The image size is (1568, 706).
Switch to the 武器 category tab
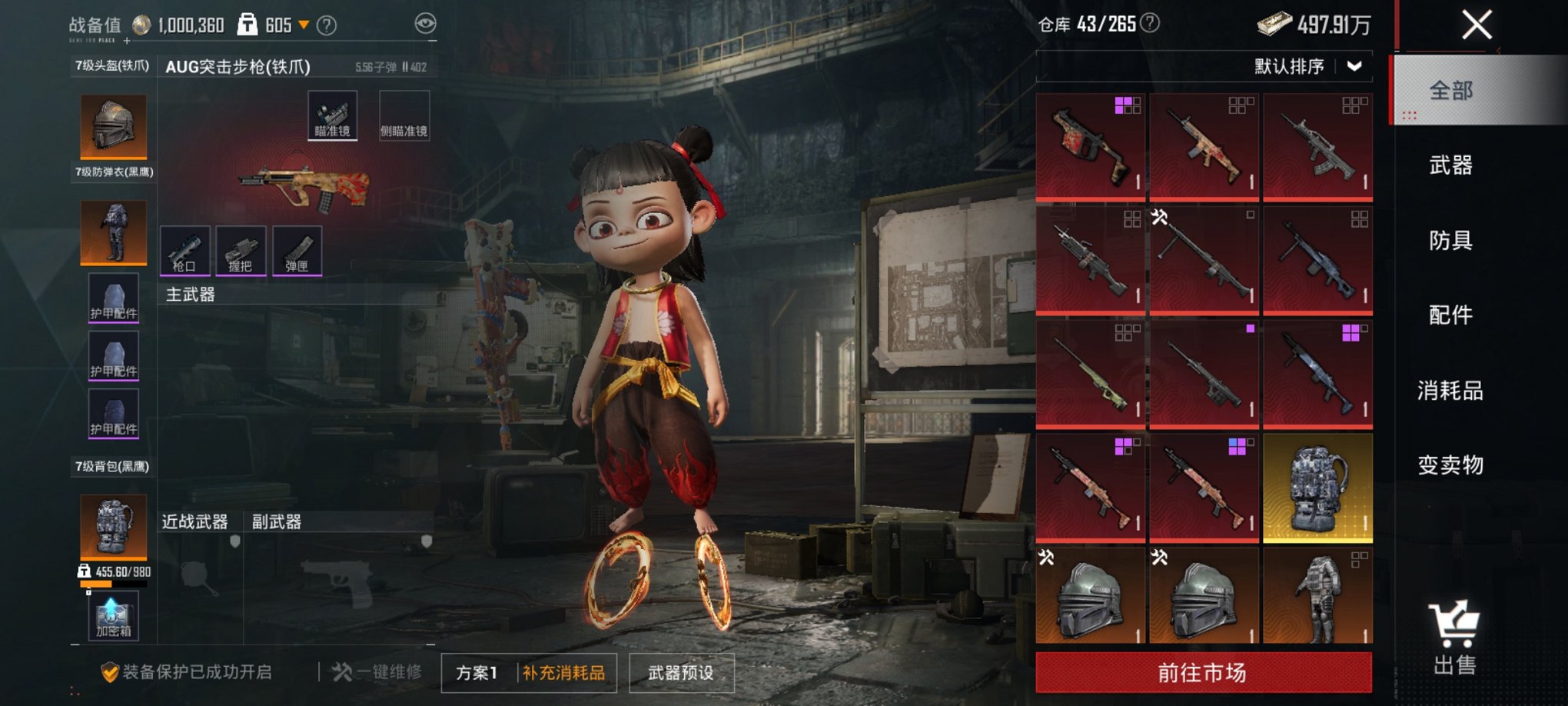coord(1450,165)
